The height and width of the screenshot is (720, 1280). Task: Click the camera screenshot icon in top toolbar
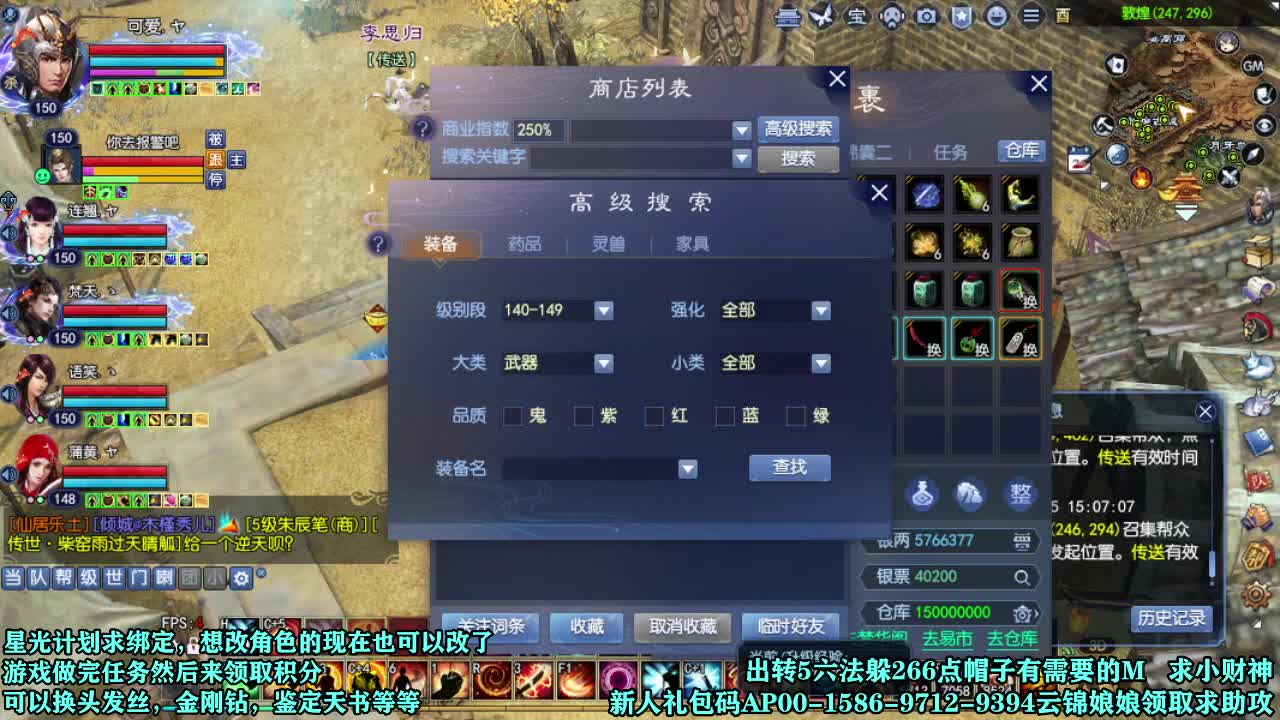point(928,18)
